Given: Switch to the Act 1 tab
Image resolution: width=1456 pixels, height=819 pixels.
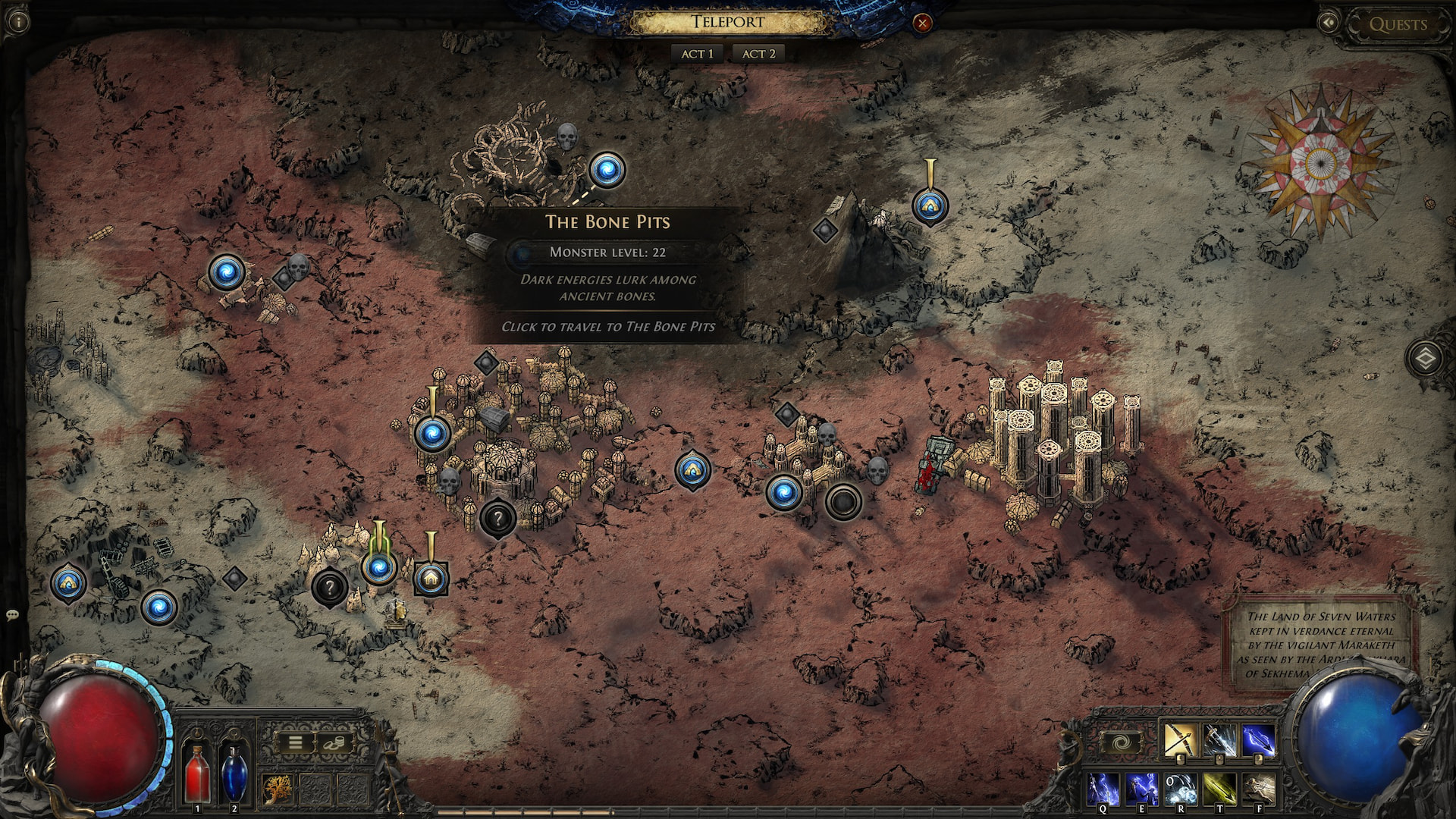Looking at the screenshot, I should tap(697, 54).
